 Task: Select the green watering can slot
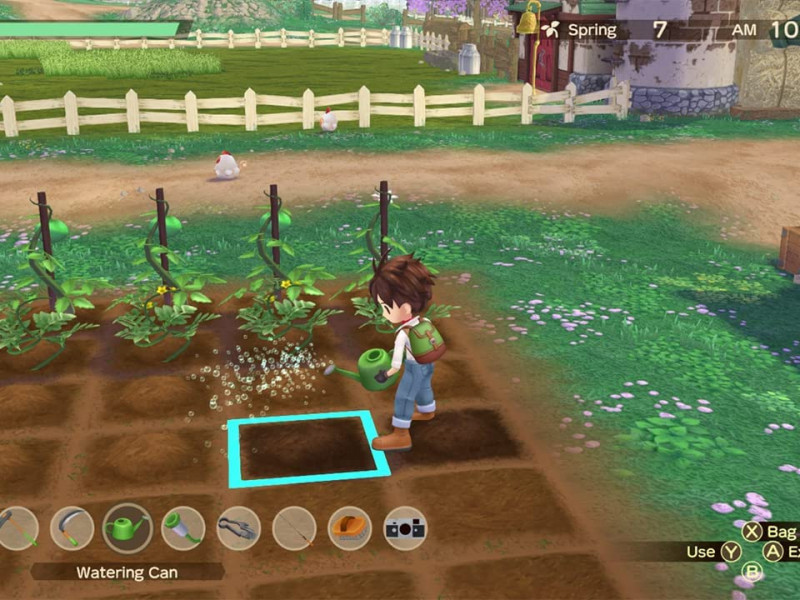pyautogui.click(x=128, y=528)
